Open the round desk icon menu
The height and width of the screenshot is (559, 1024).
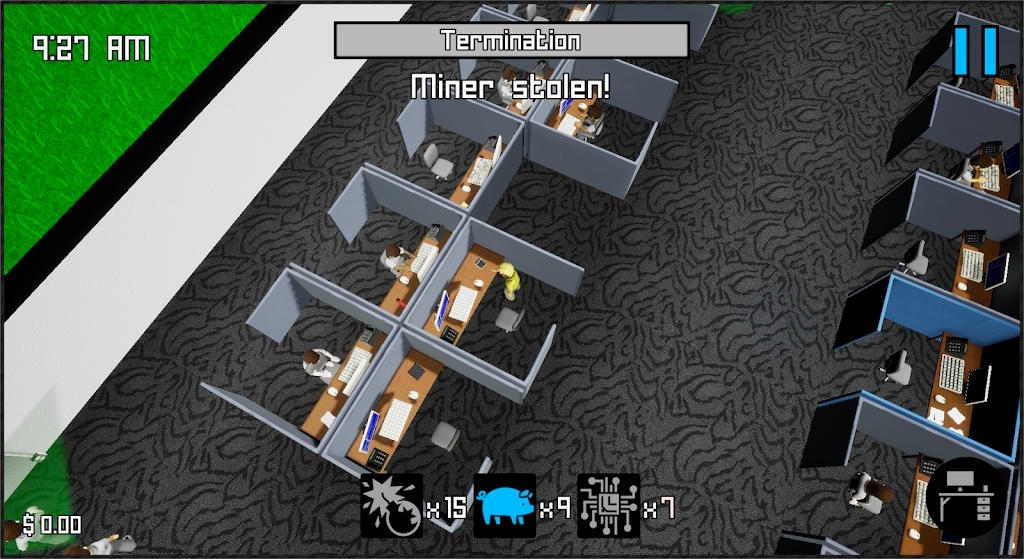(965, 498)
